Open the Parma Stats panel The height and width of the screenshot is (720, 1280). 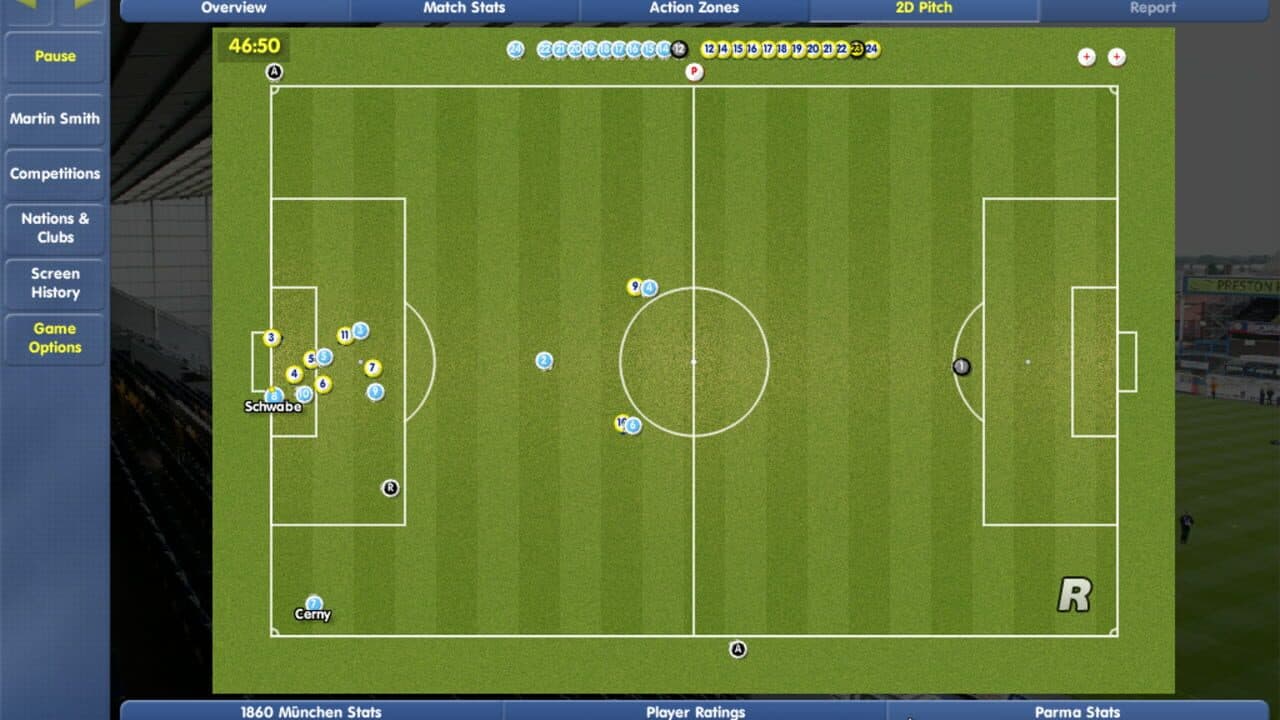coord(1078,712)
